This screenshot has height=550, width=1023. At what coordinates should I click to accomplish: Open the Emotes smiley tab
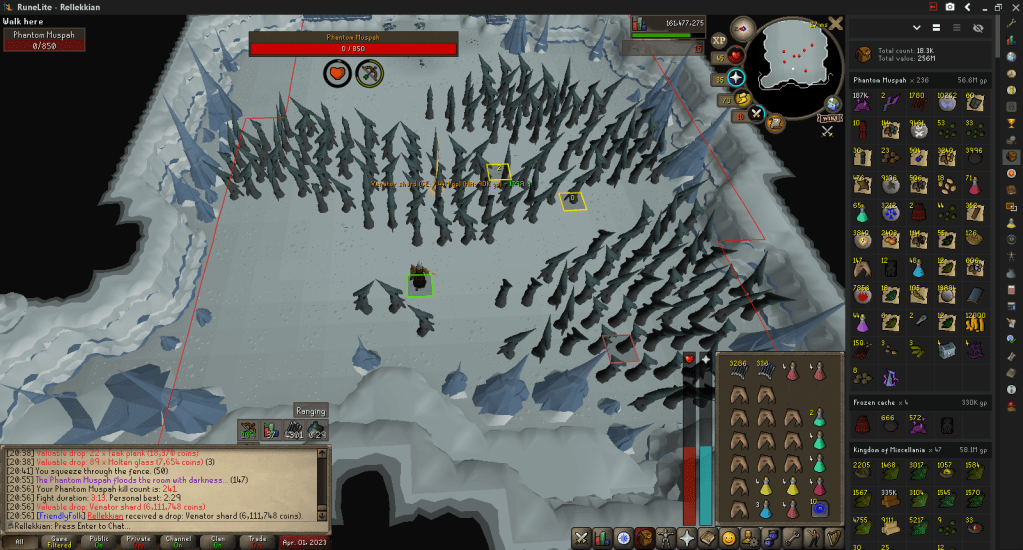click(x=729, y=538)
